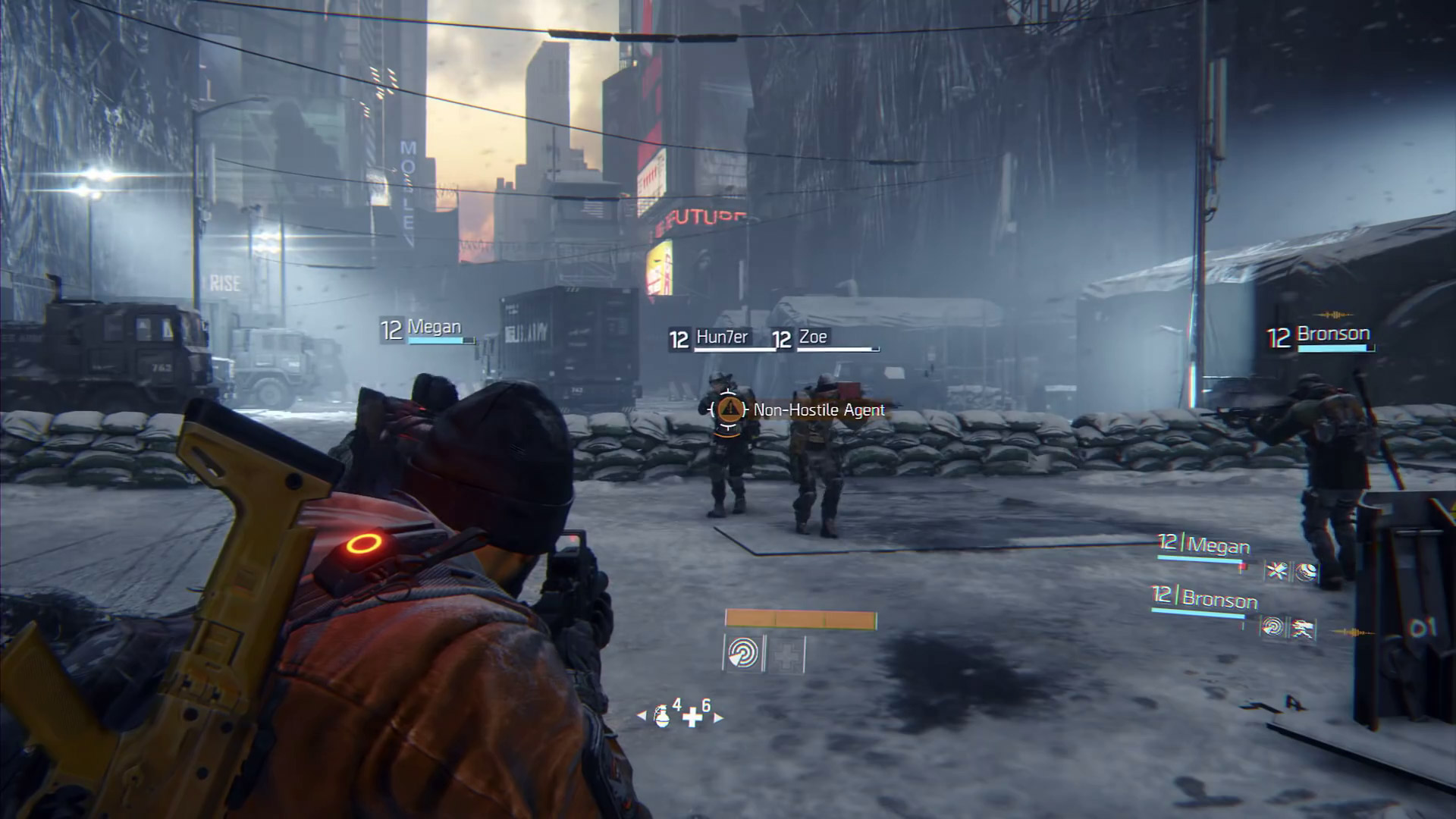Click Megan's sphere-shaped skill icon in group list
This screenshot has width=1456, height=819.
tap(1306, 573)
